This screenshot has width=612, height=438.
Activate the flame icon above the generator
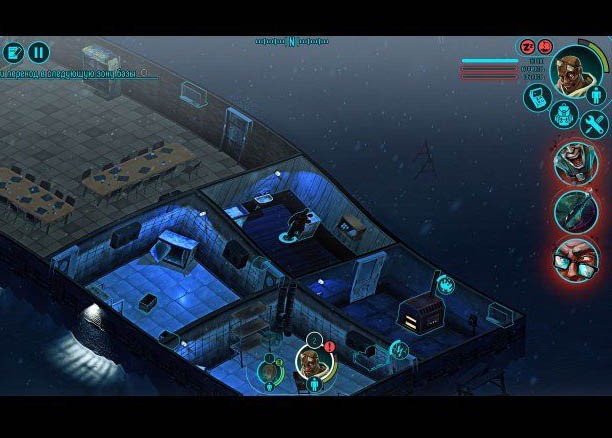444,285
